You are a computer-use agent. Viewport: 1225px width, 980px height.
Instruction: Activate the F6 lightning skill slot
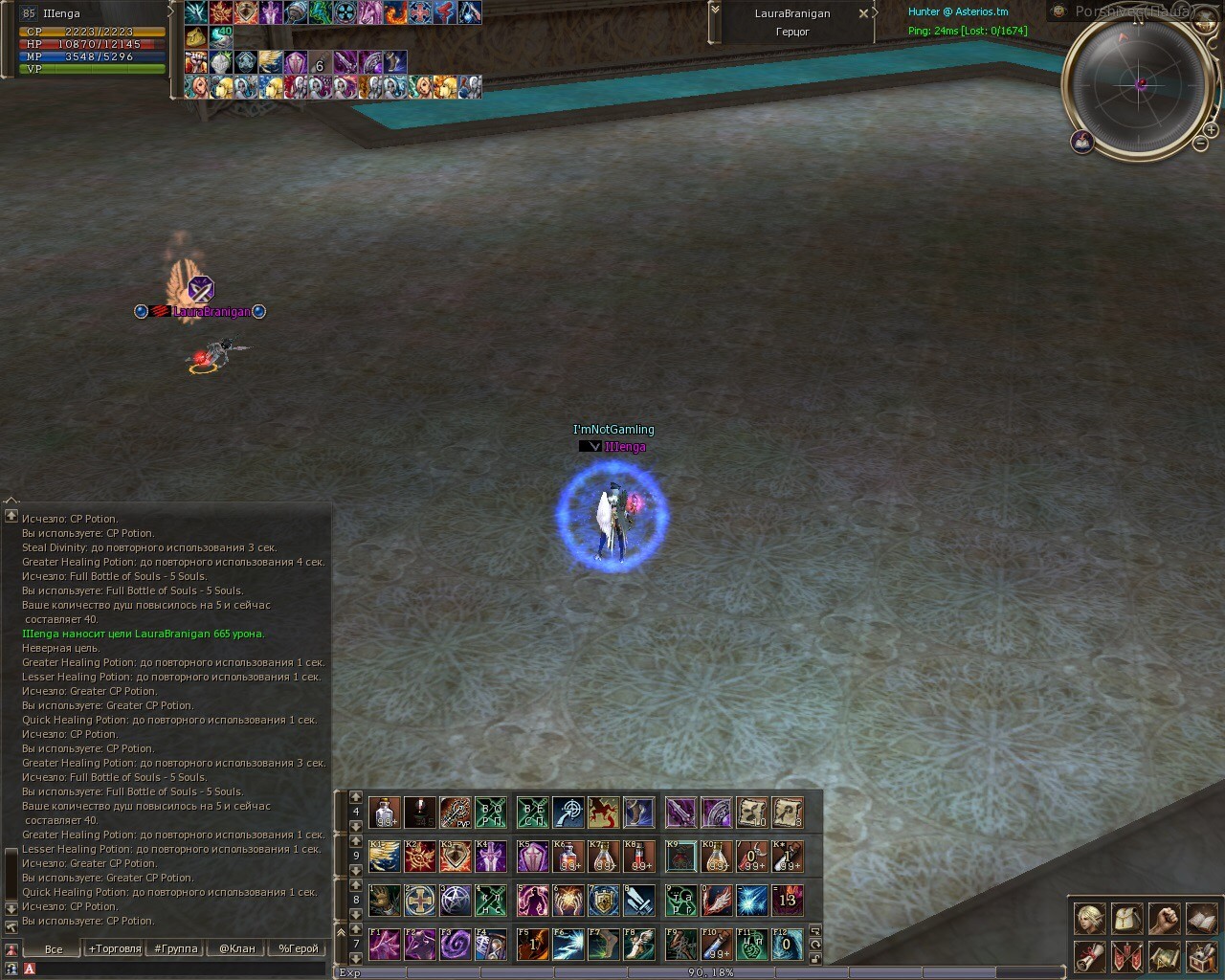click(568, 944)
